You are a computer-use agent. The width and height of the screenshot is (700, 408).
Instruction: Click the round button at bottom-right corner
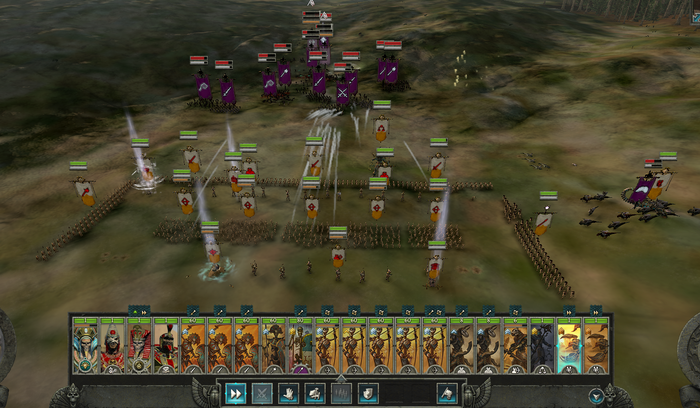click(x=598, y=395)
